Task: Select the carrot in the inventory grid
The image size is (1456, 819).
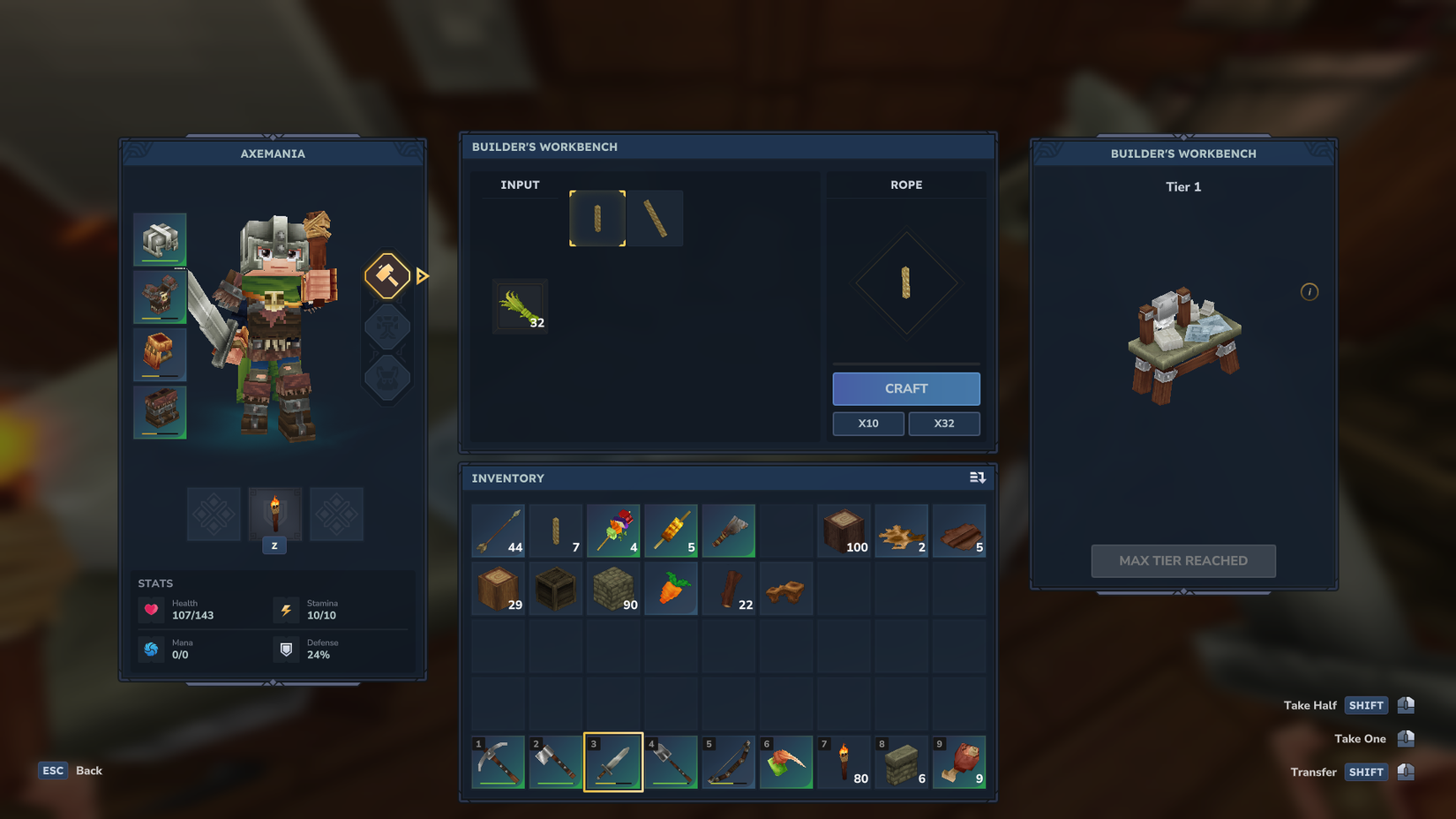Action: (671, 588)
